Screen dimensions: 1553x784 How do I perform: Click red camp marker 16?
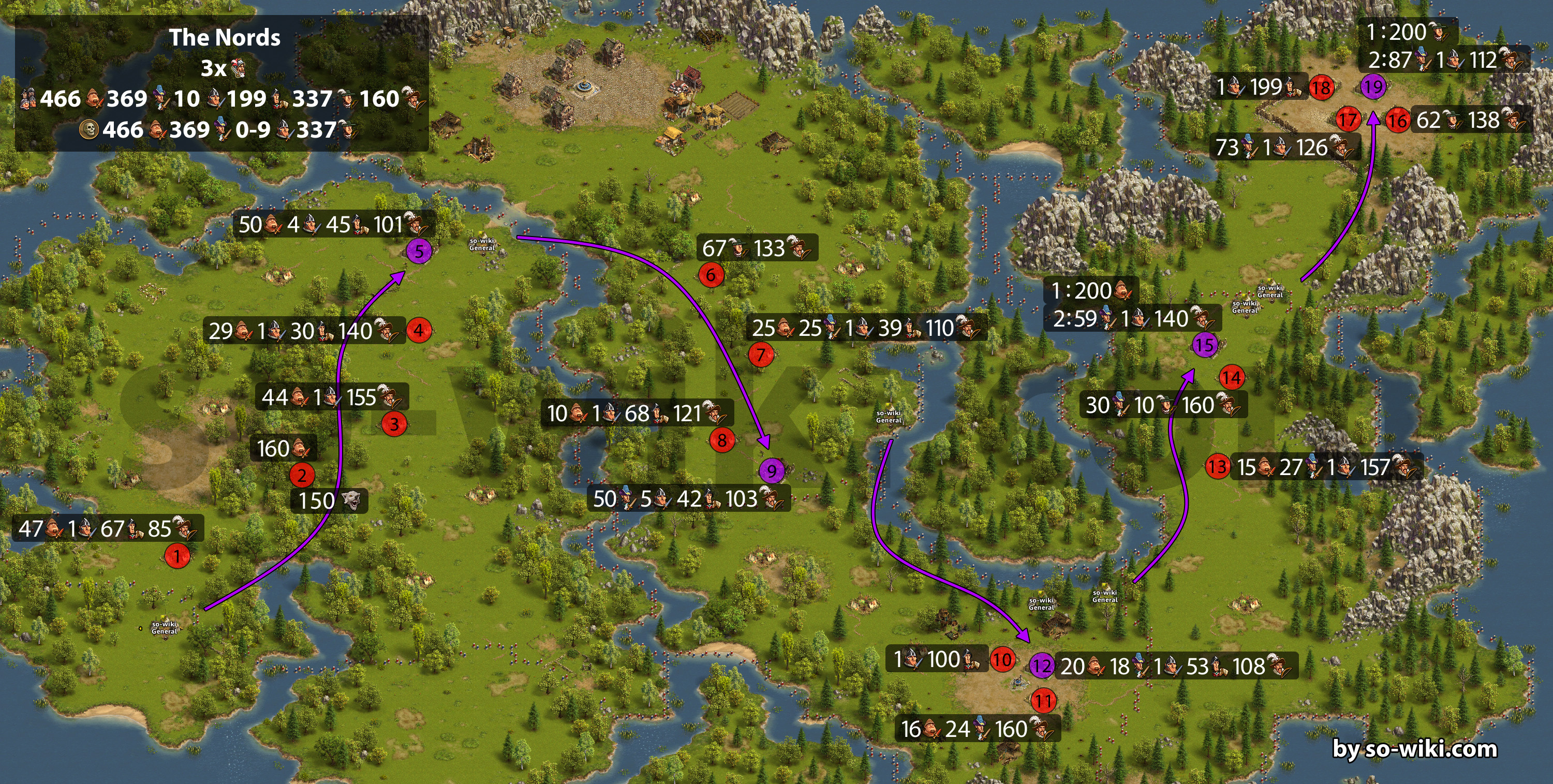point(1397,120)
